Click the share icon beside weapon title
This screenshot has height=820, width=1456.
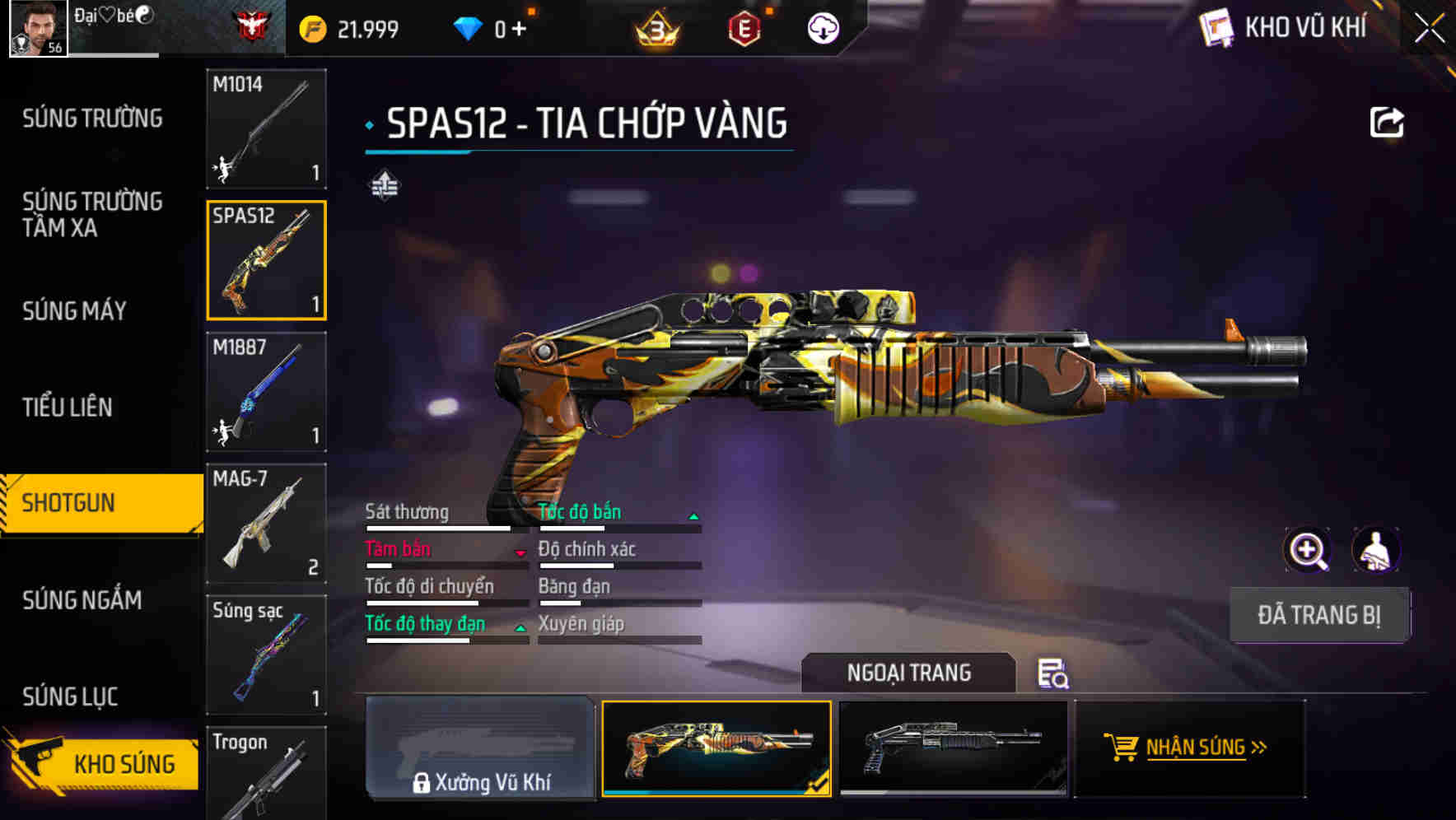1387,123
